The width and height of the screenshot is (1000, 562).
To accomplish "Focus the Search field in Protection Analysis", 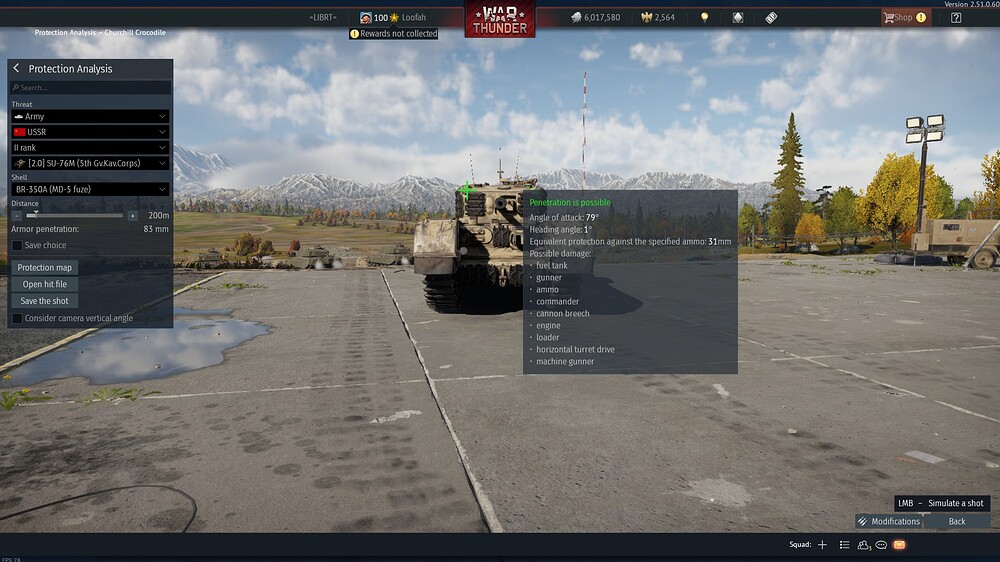I will tap(90, 88).
